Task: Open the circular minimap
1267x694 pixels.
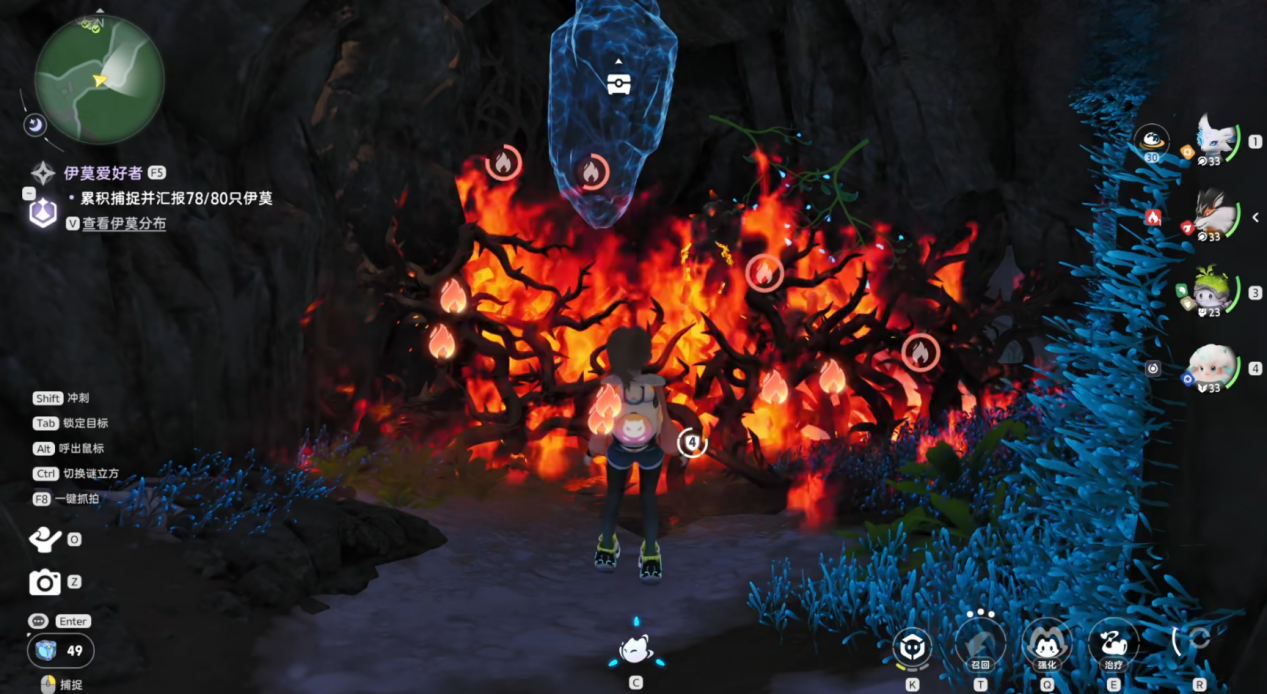Action: coord(99,79)
